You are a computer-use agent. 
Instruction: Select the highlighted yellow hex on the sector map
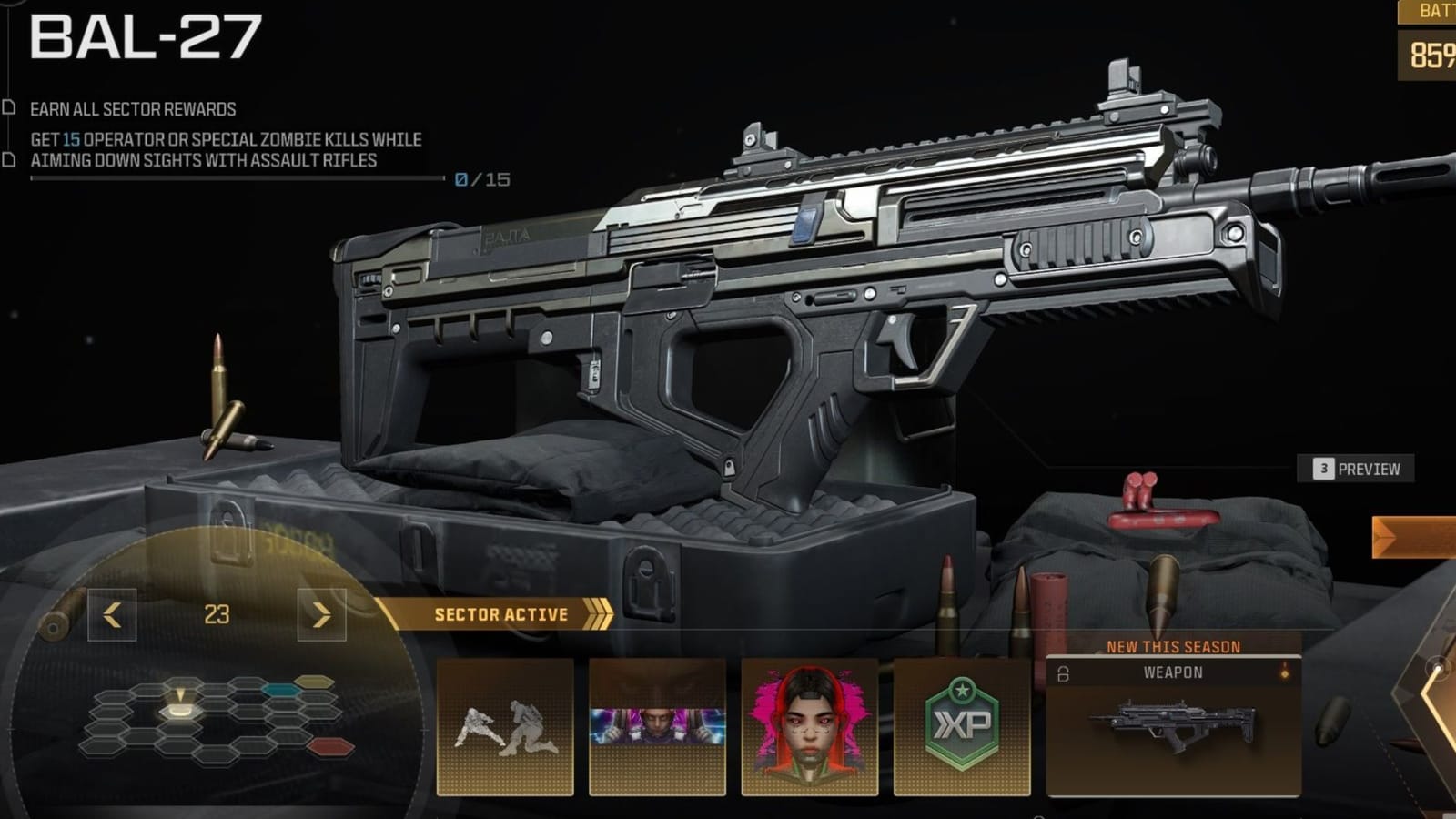click(x=179, y=711)
